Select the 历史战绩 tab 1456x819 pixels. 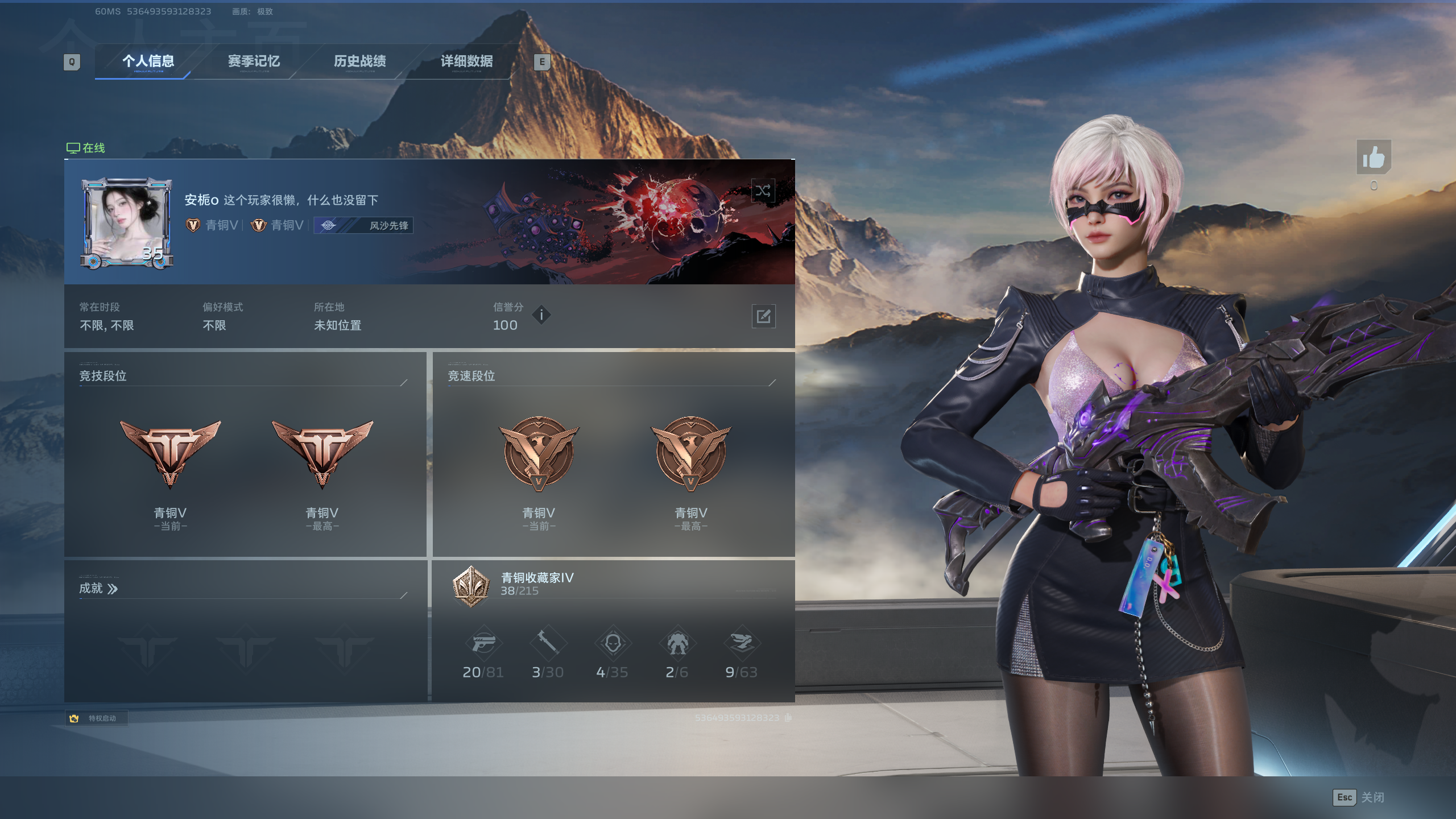coord(359,61)
